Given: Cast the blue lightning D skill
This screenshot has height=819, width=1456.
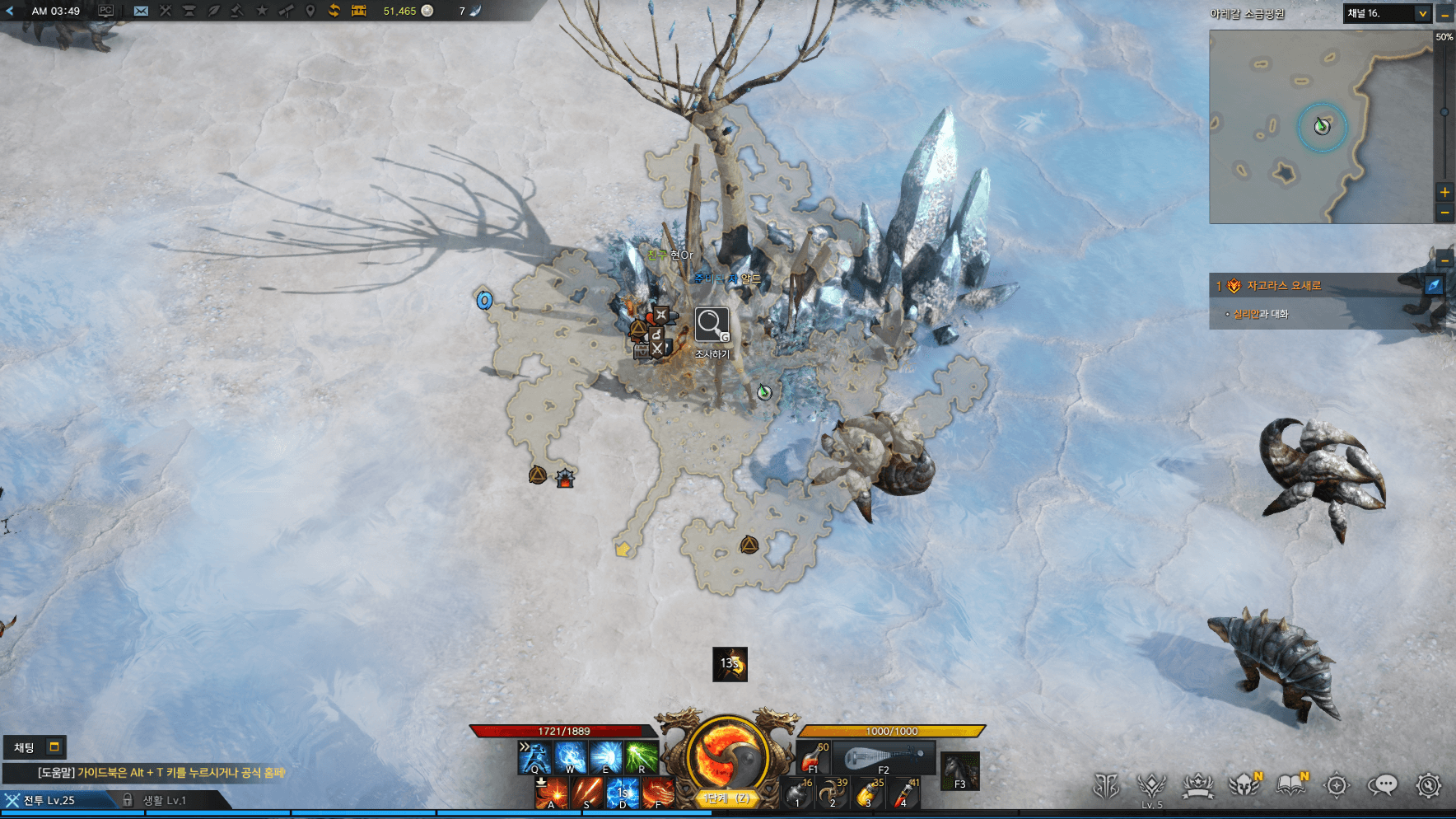Looking at the screenshot, I should click(622, 793).
